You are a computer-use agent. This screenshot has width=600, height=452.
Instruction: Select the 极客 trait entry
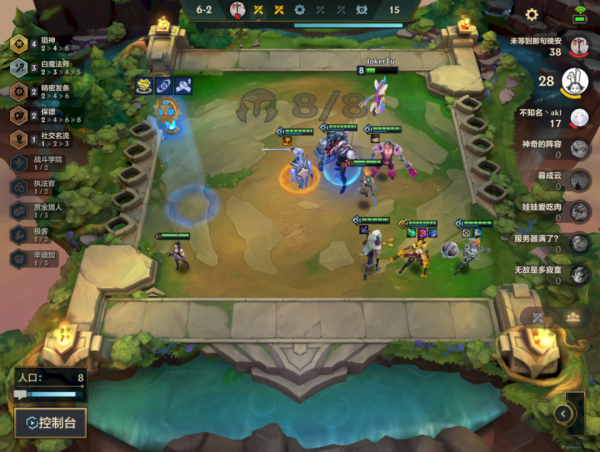45,233
